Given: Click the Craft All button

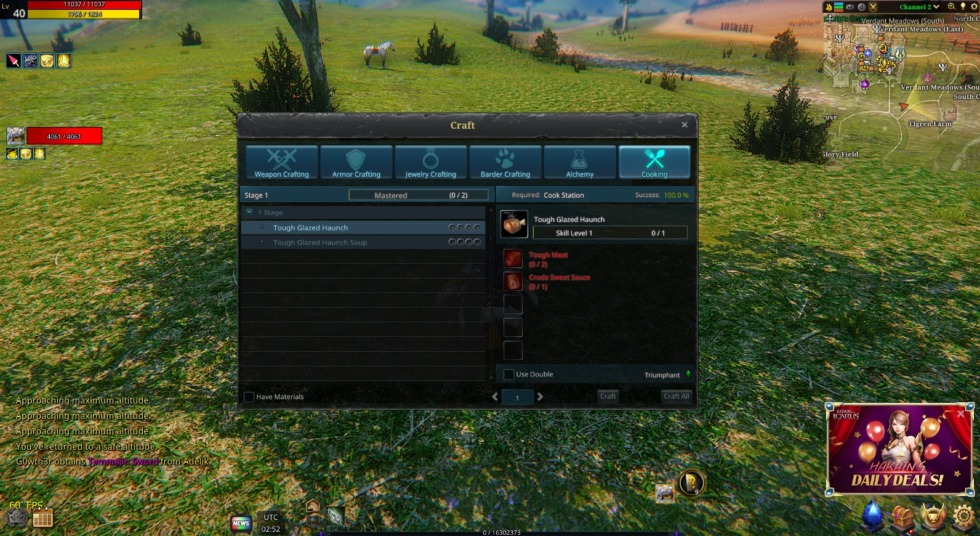Looking at the screenshot, I should (x=676, y=397).
